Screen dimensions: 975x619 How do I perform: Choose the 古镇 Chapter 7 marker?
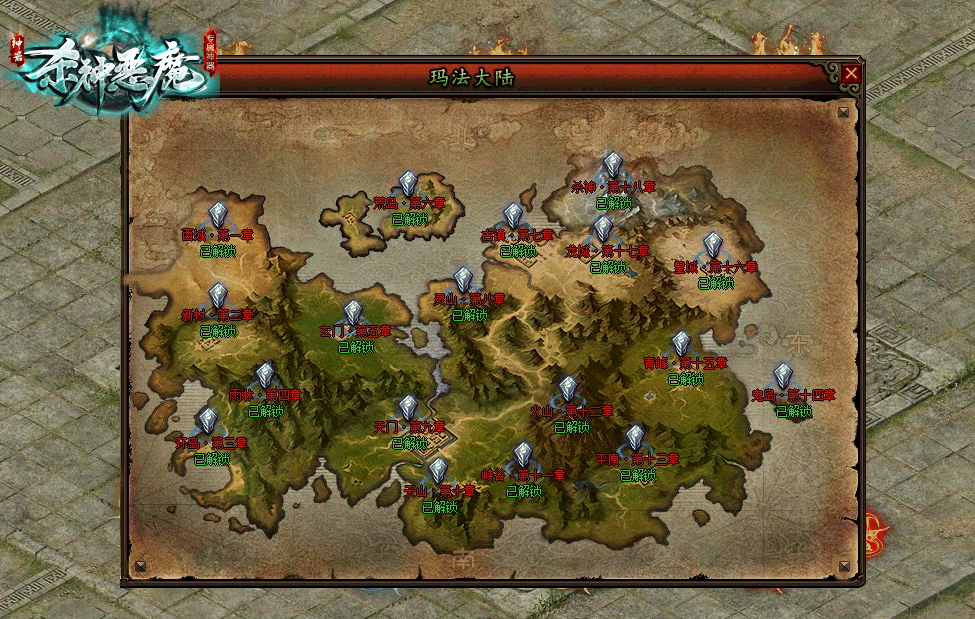513,216
